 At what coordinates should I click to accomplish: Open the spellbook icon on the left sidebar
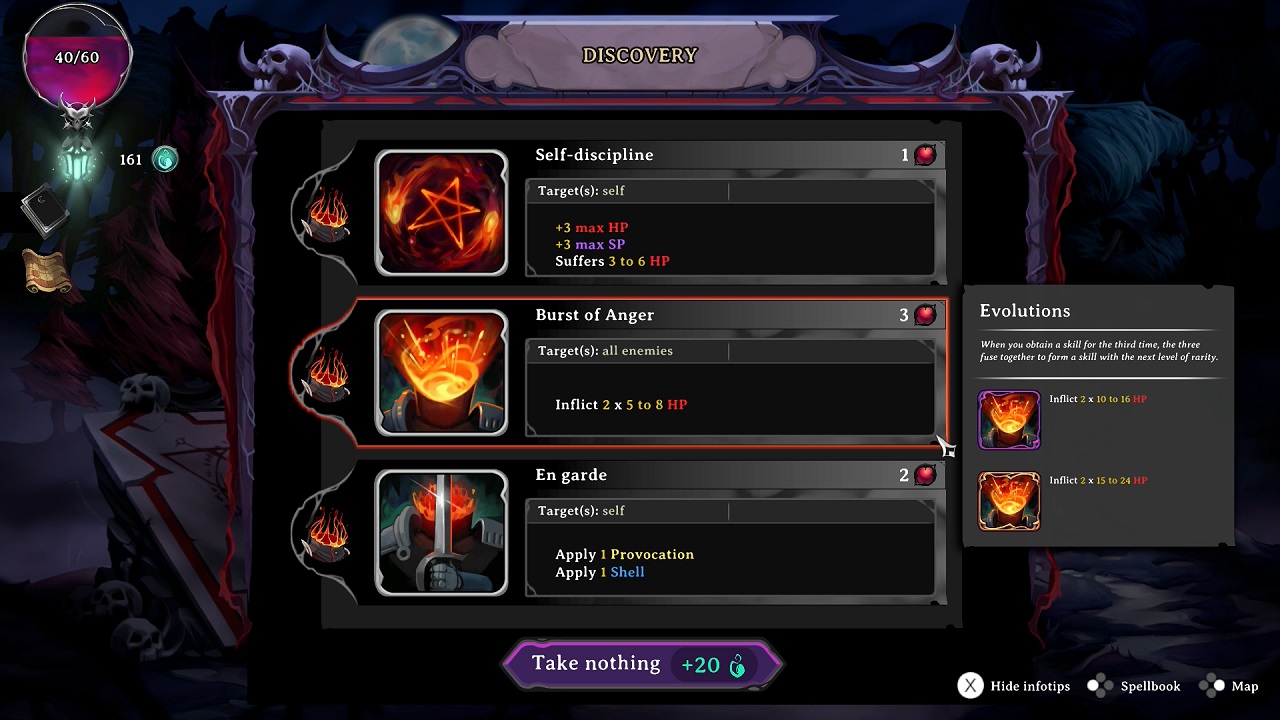point(42,208)
